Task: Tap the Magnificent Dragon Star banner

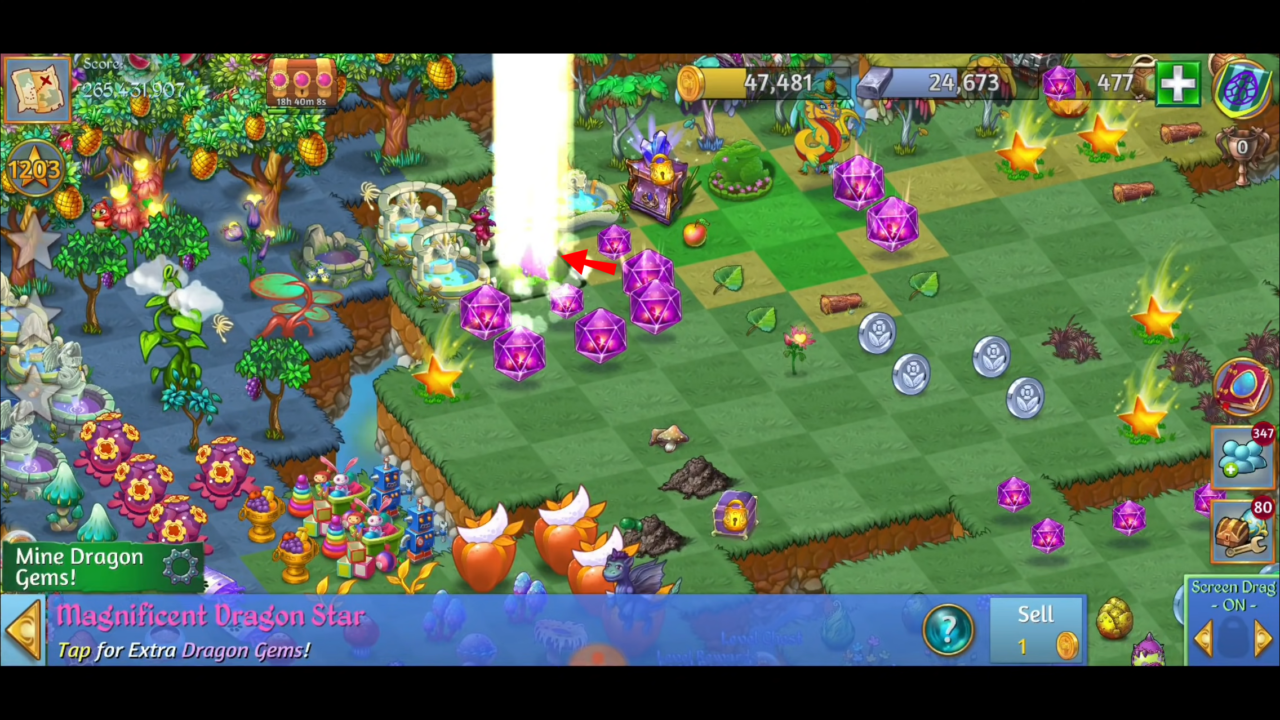Action: coord(210,616)
